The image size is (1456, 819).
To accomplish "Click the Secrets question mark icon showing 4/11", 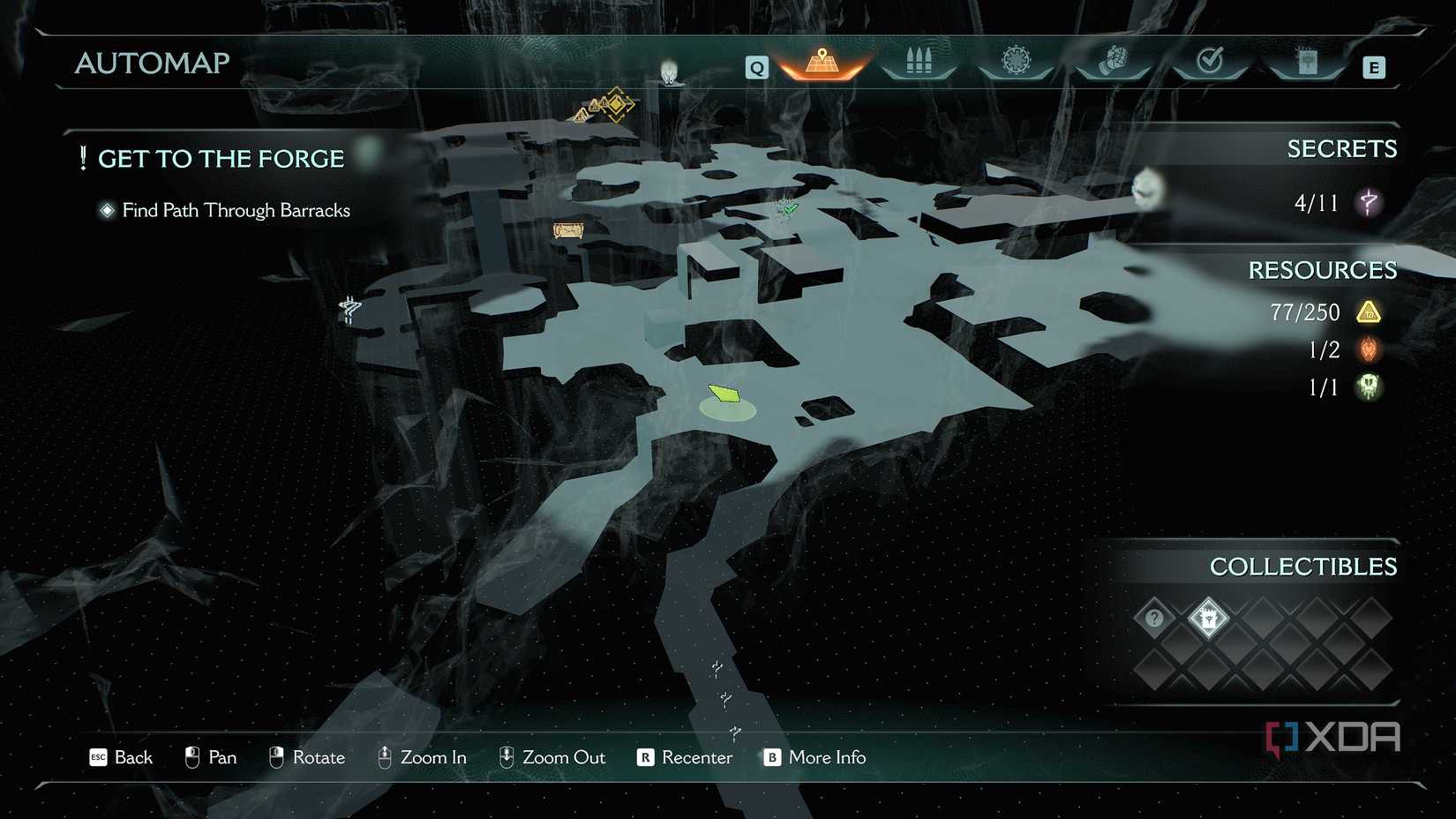I will point(1367,202).
